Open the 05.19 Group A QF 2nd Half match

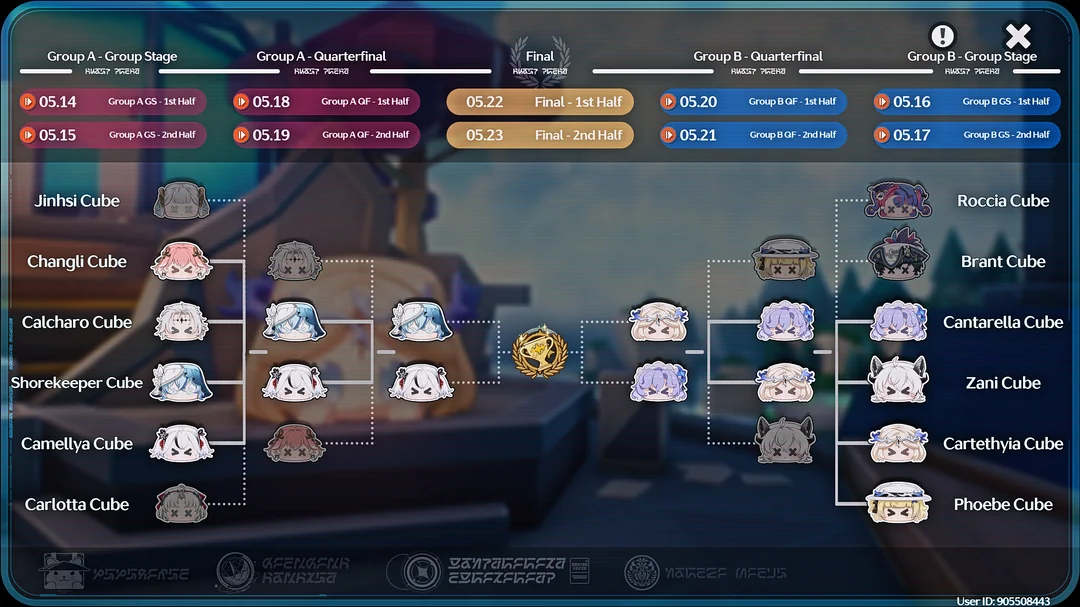point(326,135)
